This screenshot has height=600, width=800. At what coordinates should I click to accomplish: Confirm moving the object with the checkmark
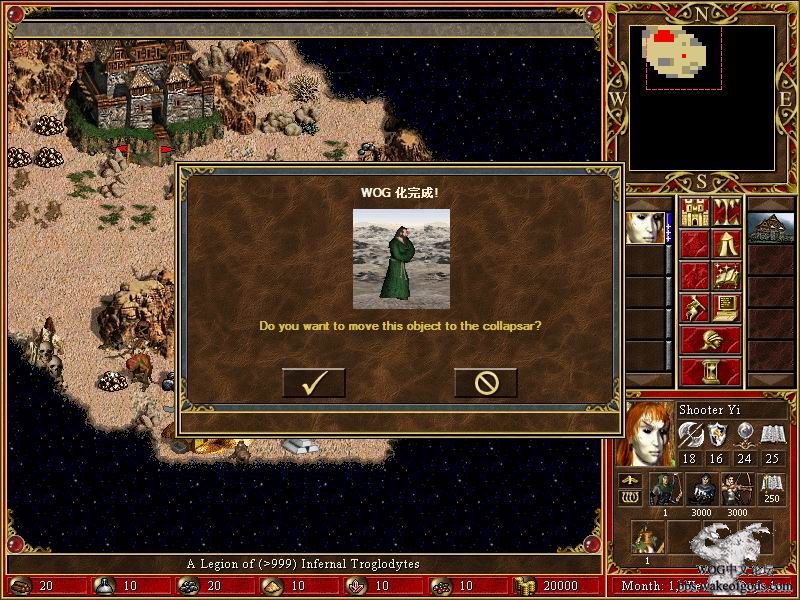pyautogui.click(x=313, y=383)
